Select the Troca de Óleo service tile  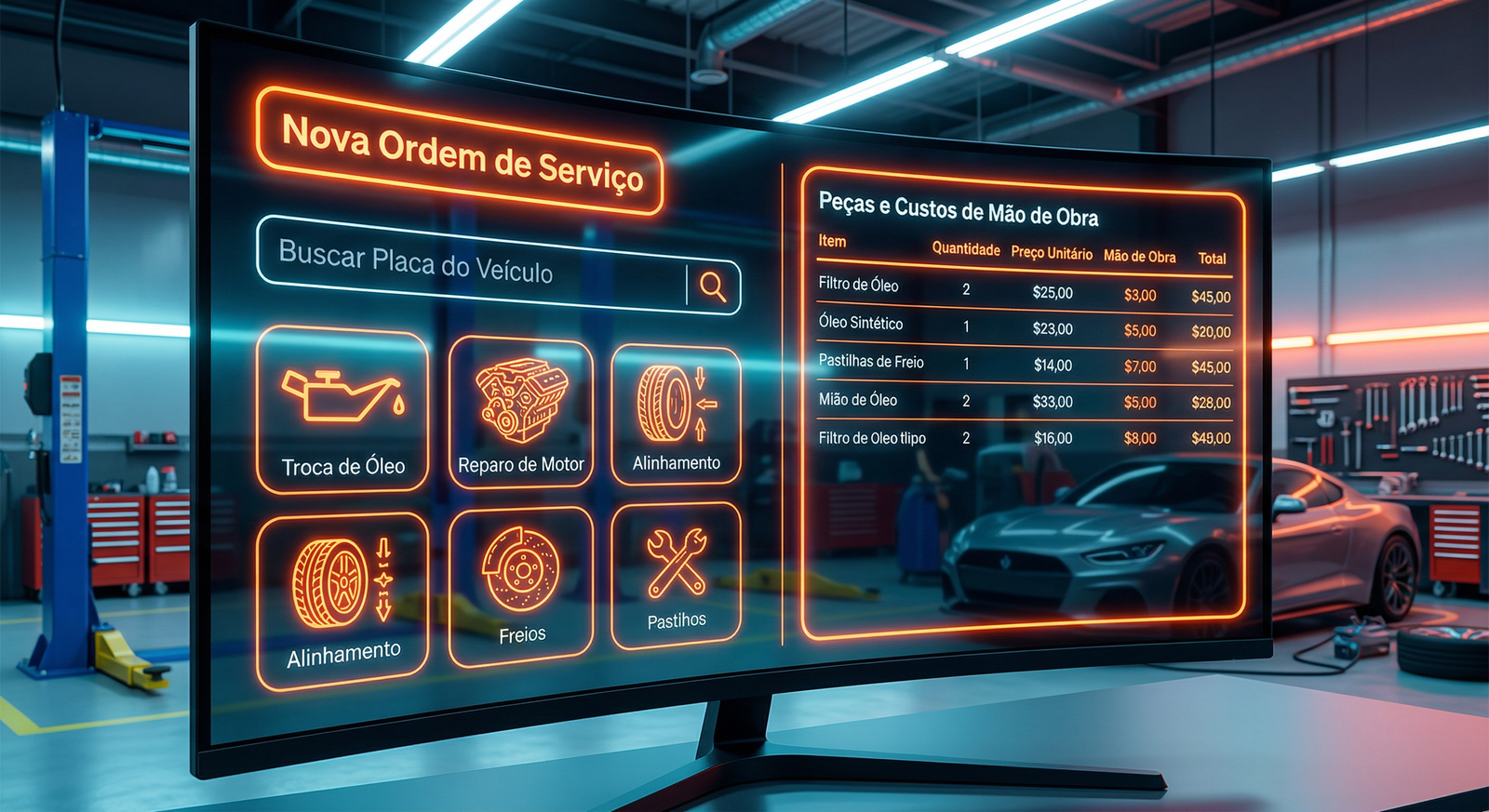(342, 409)
